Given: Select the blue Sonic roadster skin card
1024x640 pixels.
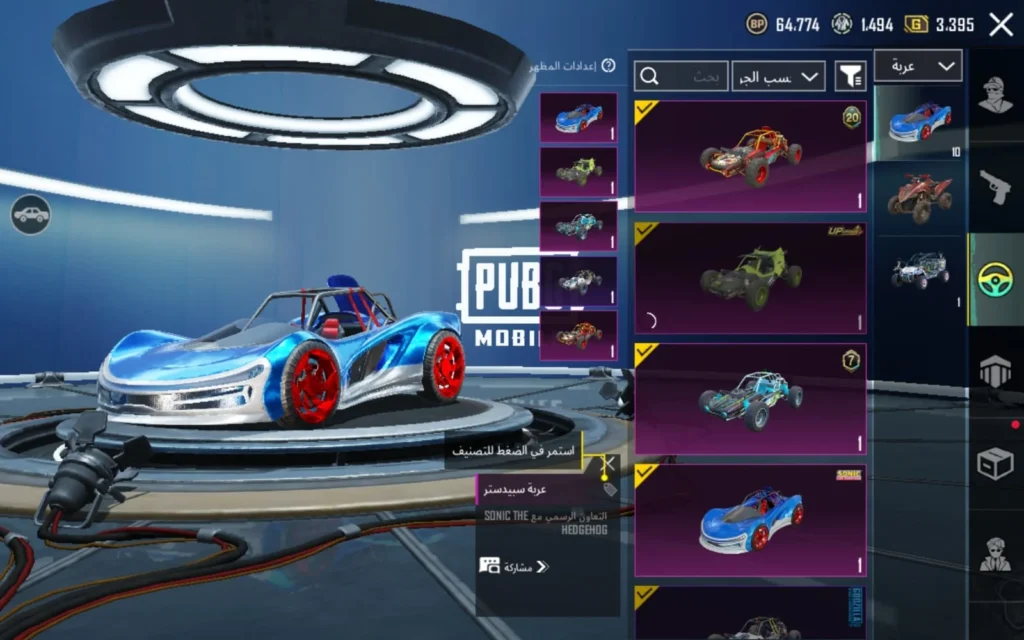Looking at the screenshot, I should tap(750, 521).
